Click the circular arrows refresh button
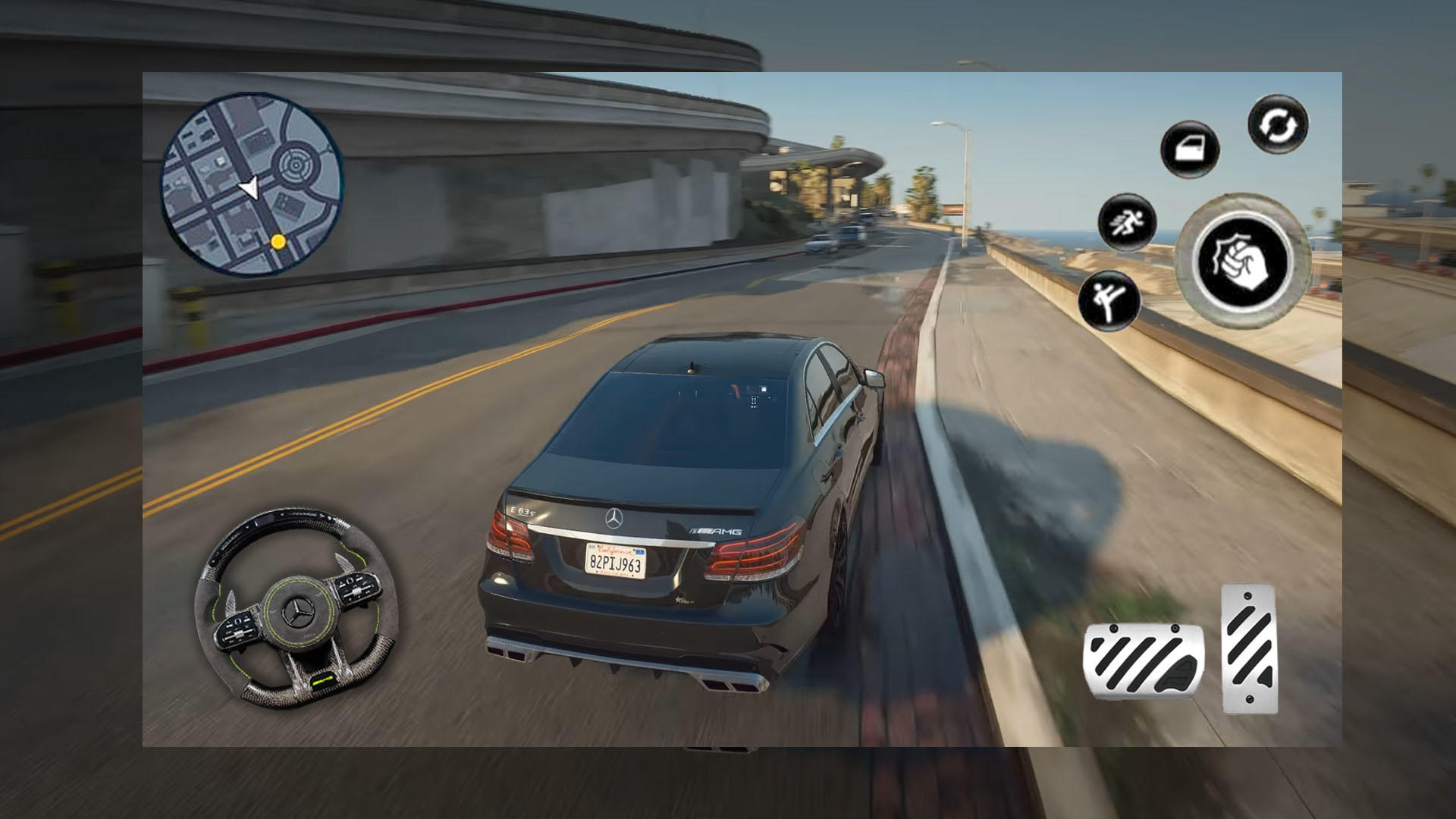Viewport: 1456px width, 819px height. [x=1278, y=124]
